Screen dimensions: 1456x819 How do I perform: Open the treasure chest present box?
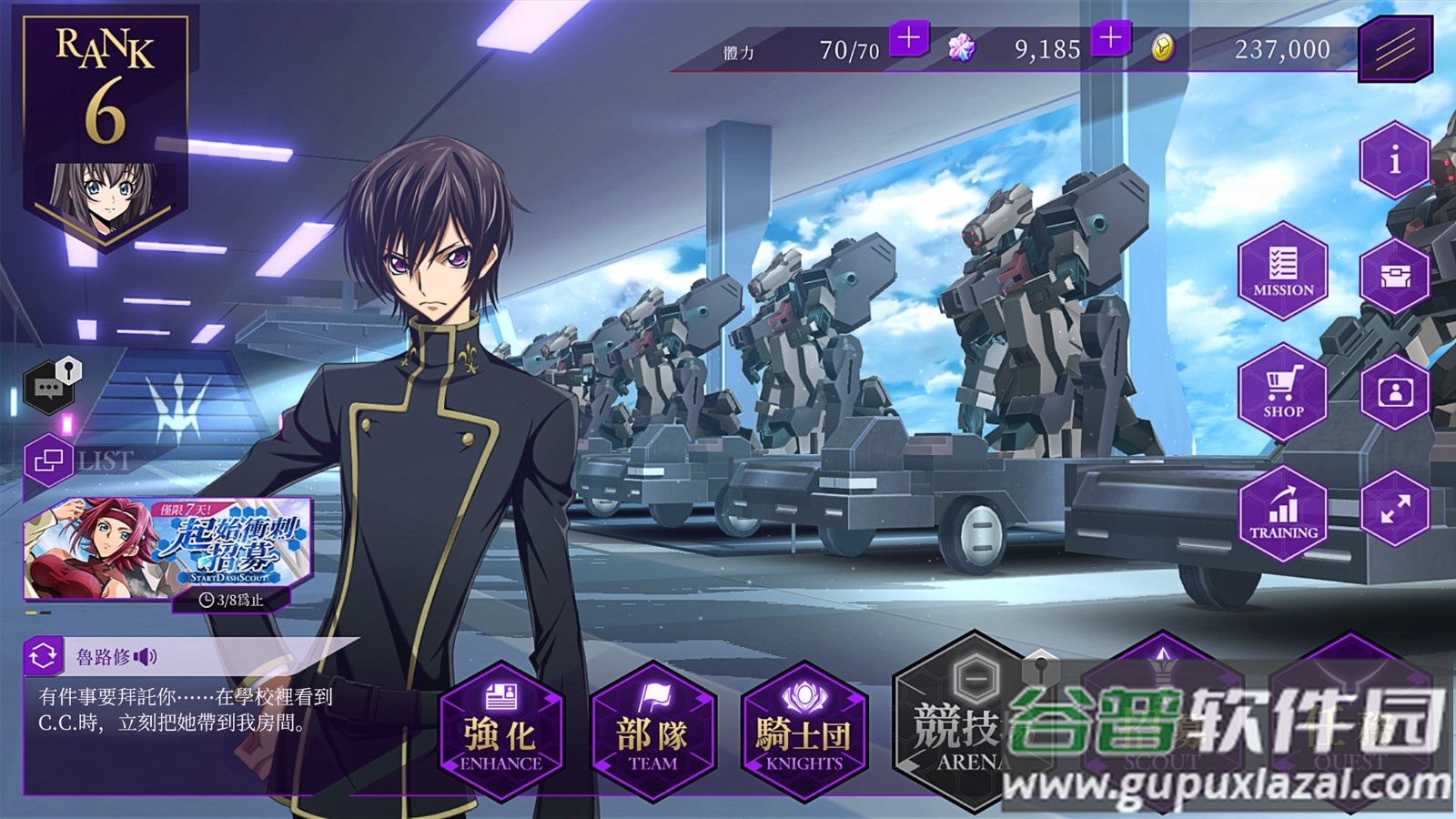(x=1394, y=276)
